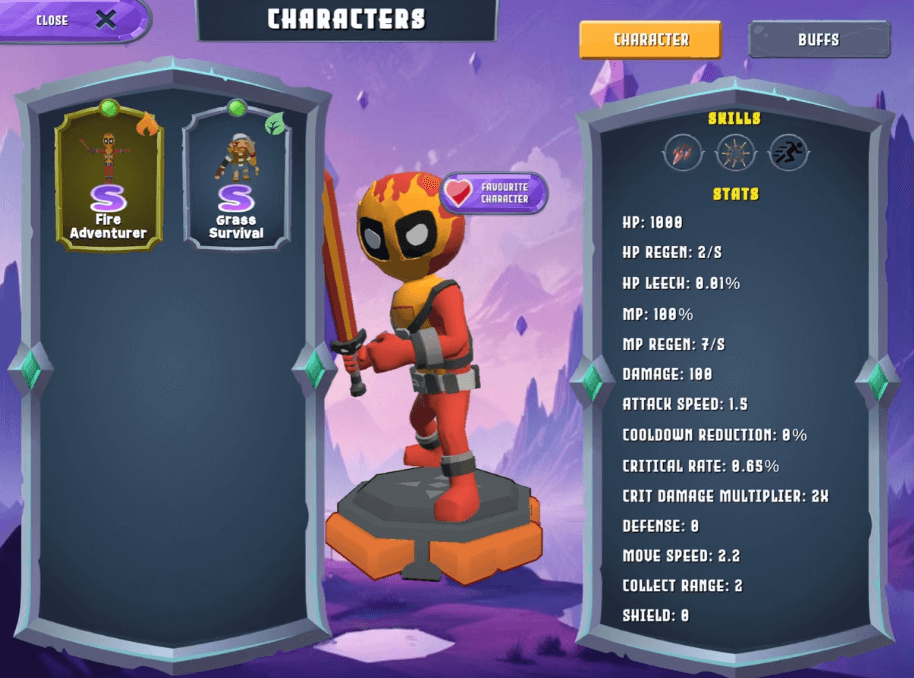Open the Character tab
914x678 pixels.
(651, 40)
